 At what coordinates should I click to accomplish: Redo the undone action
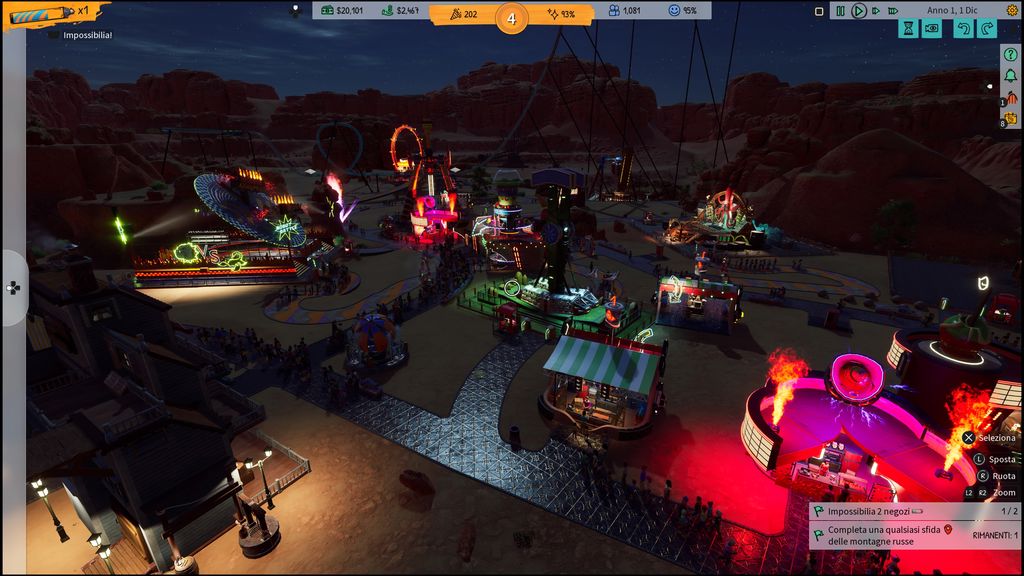(986, 28)
